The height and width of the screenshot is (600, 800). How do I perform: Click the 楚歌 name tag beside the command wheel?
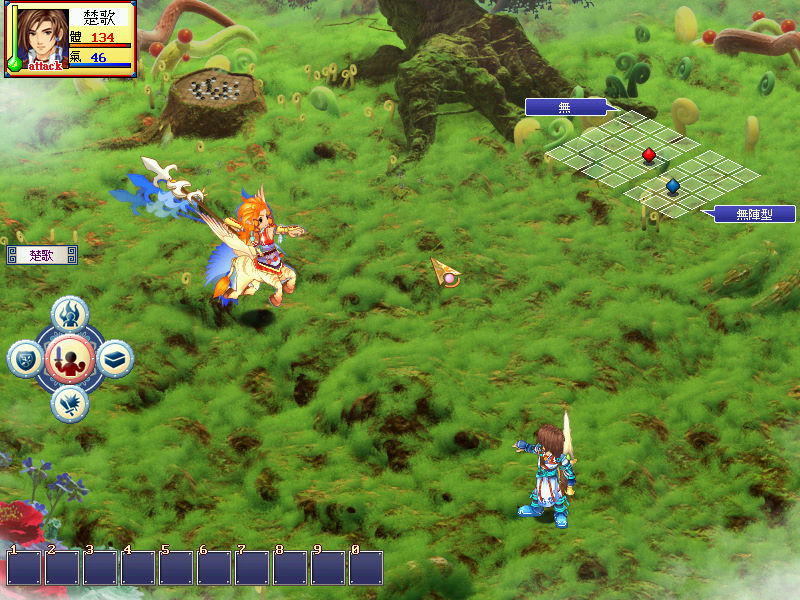point(41,256)
